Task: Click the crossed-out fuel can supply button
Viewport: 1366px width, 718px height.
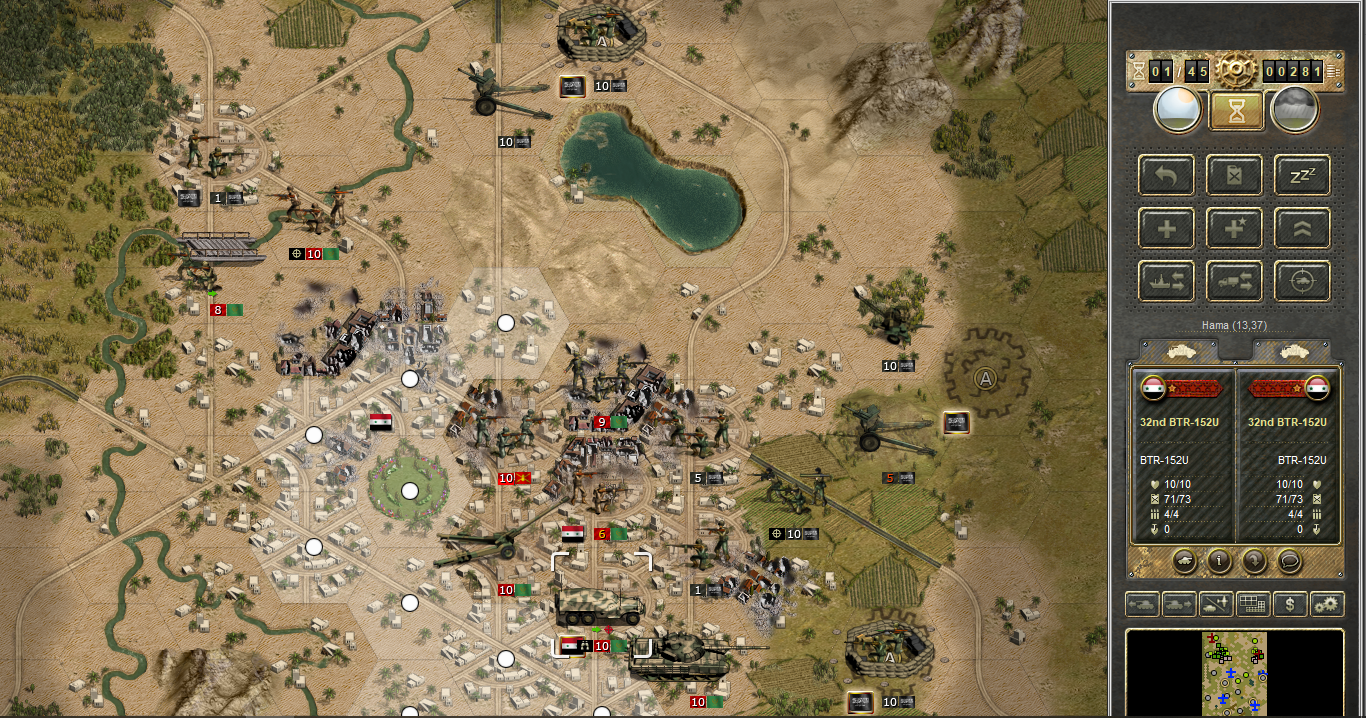Action: [1234, 176]
